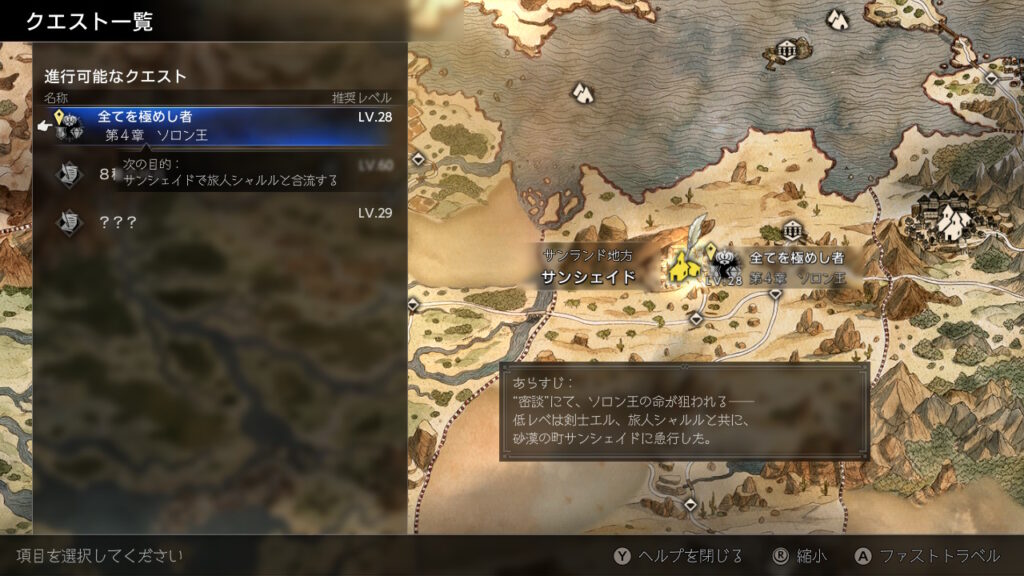Select the 全てを極めし者 quest row

coord(220,126)
